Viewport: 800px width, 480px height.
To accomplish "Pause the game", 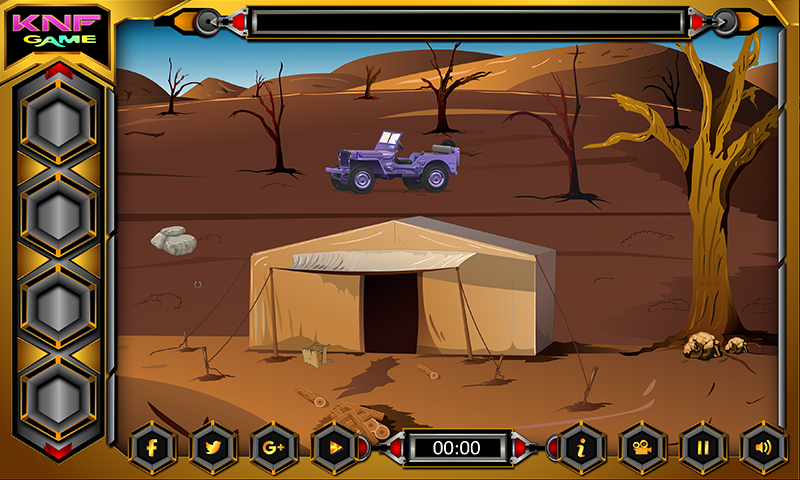I will (702, 447).
